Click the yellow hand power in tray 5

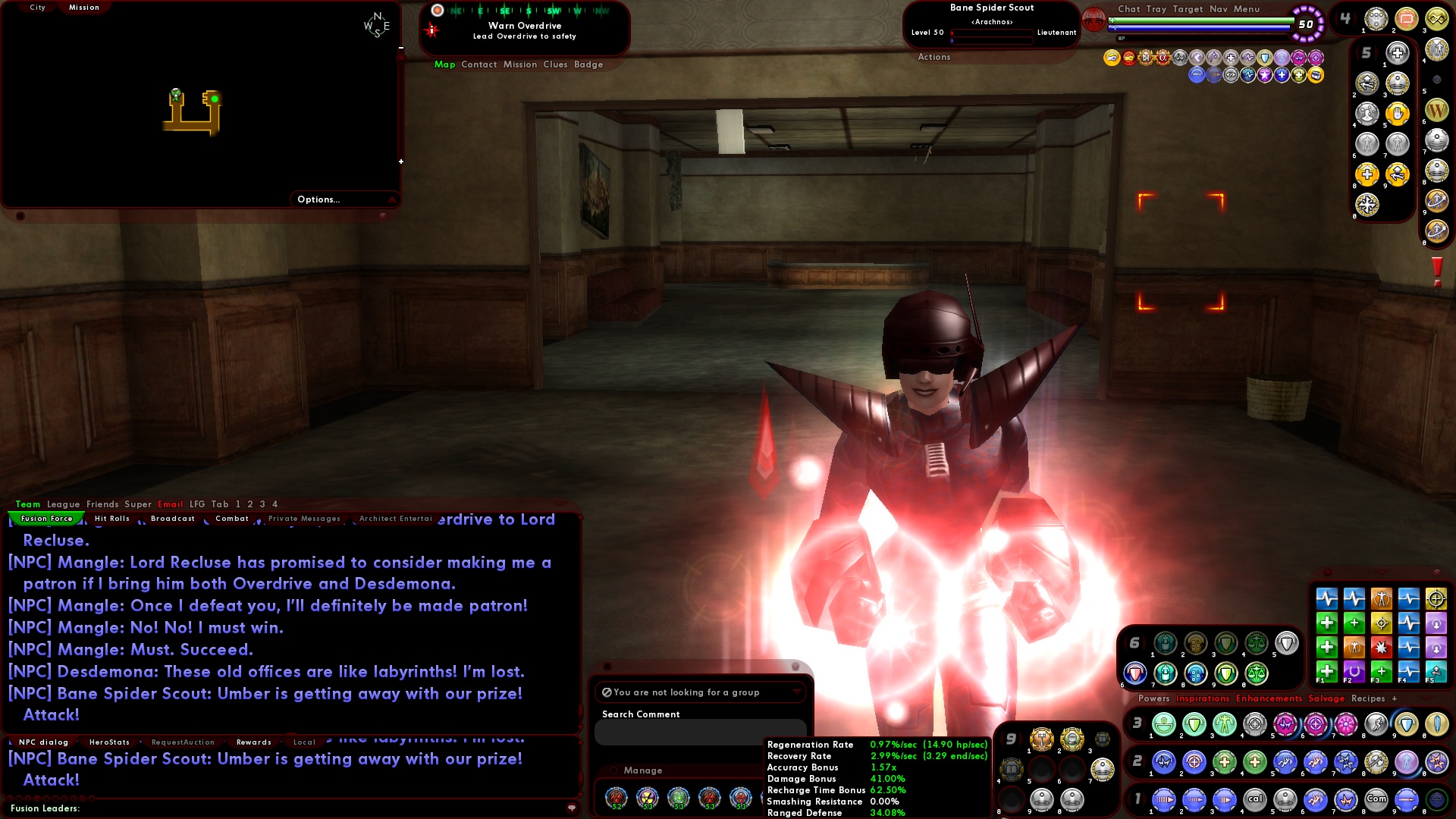click(x=1398, y=112)
